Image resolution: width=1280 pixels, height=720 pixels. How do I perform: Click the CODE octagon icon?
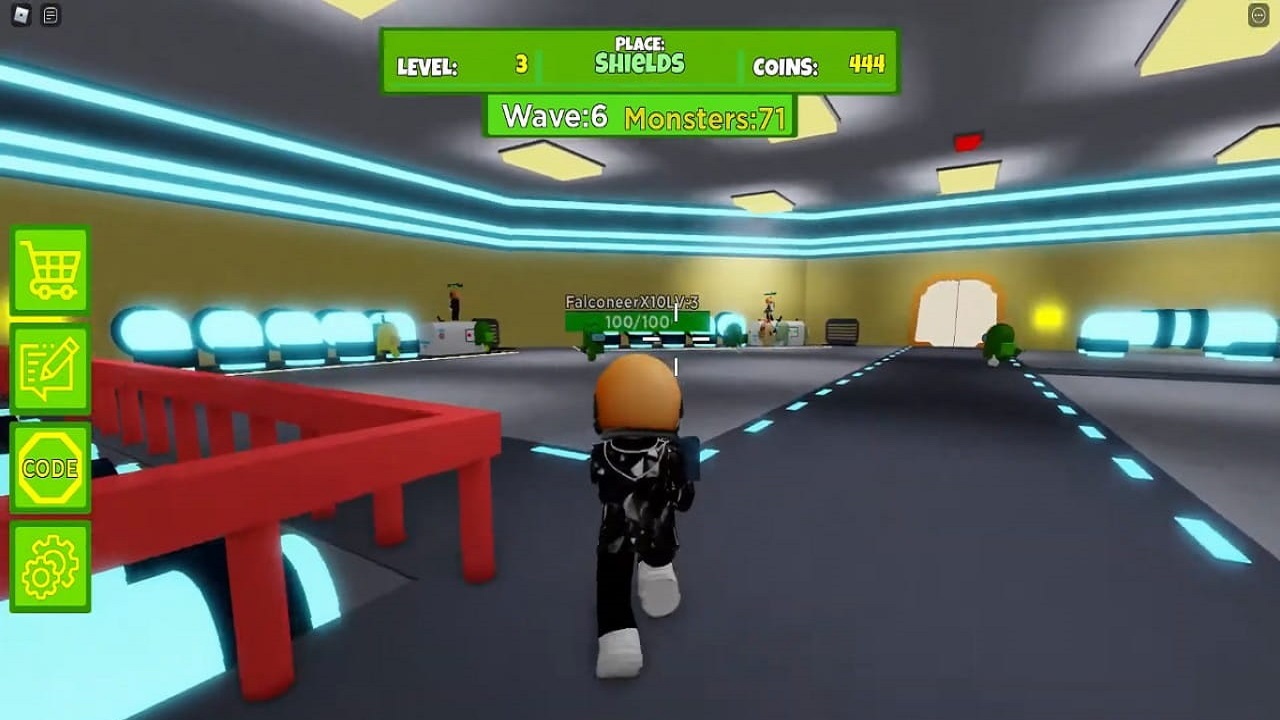tap(50, 467)
